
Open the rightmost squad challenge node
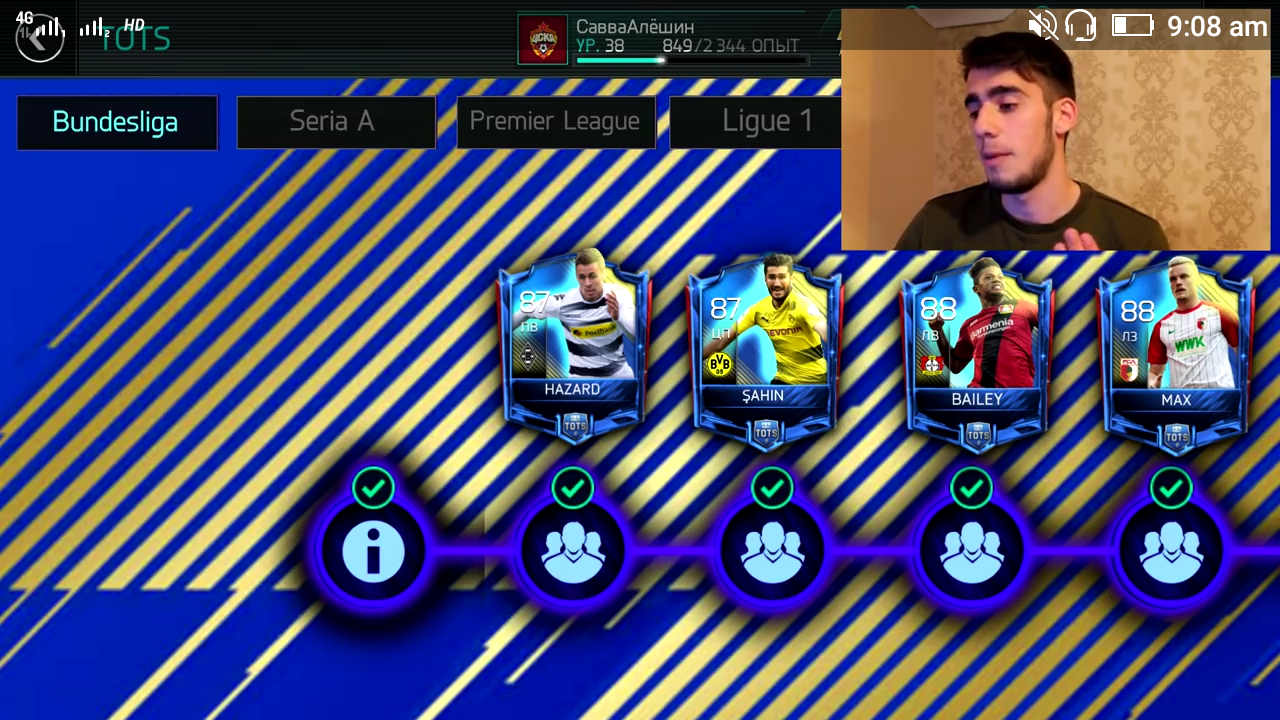[1171, 550]
